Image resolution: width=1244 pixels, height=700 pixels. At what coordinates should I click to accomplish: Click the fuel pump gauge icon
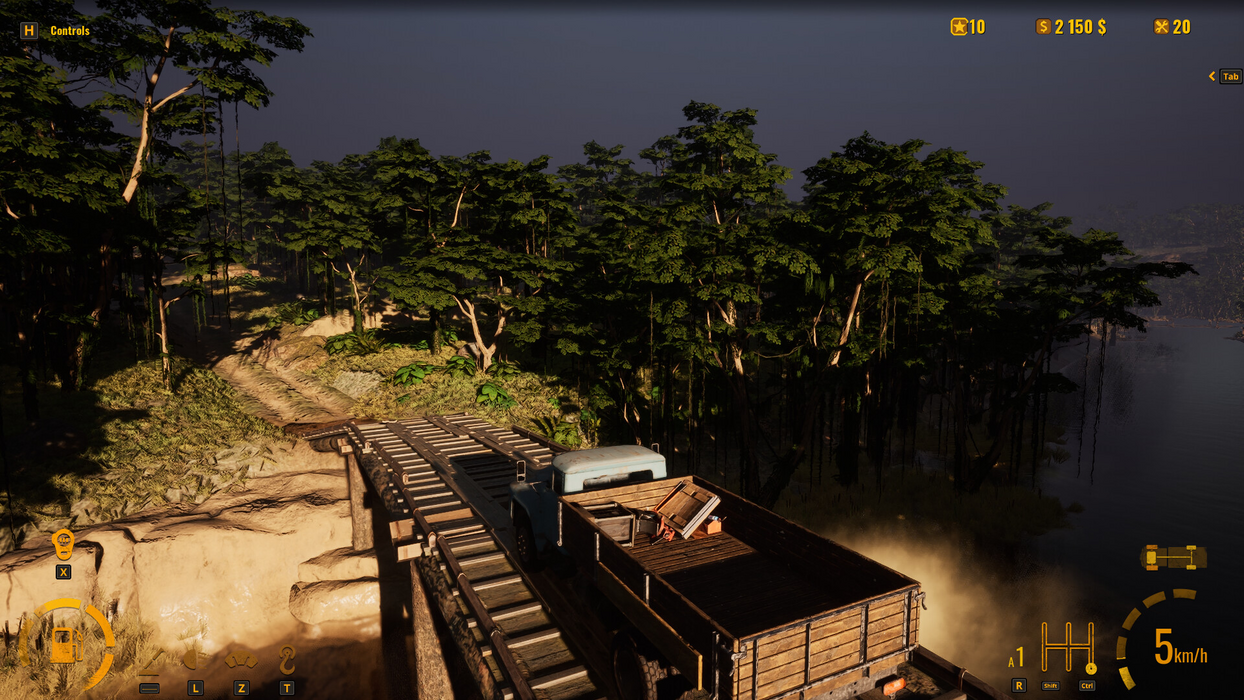coord(65,644)
